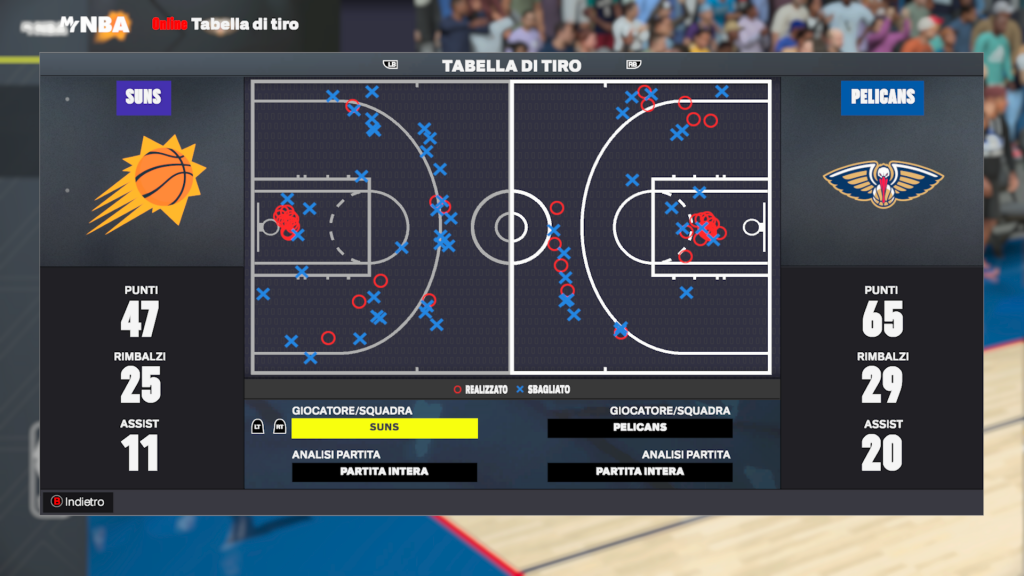The image size is (1024, 576).
Task: Choose the PELICANS player/team selector
Action: click(x=640, y=428)
